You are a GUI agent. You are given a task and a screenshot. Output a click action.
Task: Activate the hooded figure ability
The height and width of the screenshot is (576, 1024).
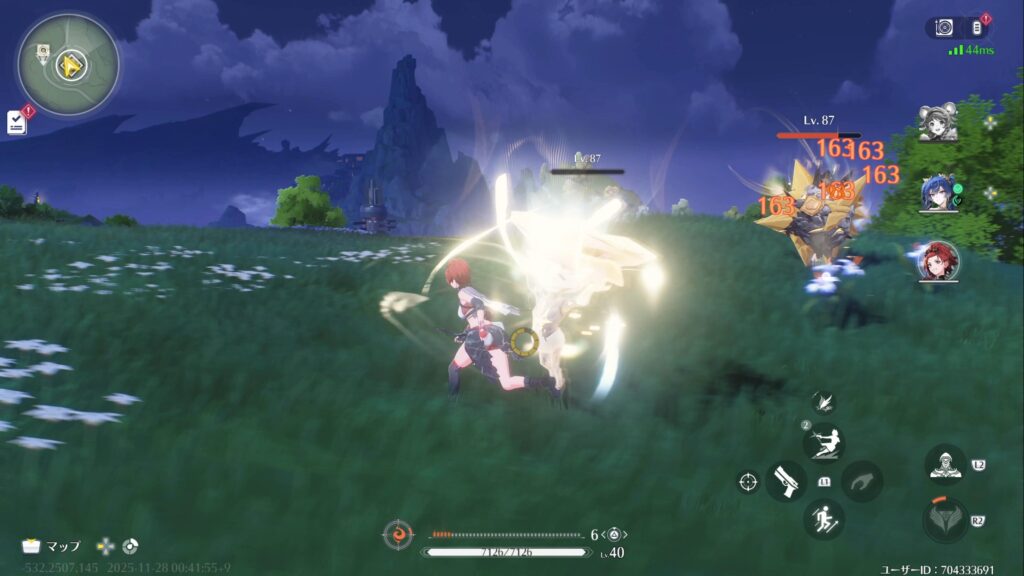click(x=944, y=465)
